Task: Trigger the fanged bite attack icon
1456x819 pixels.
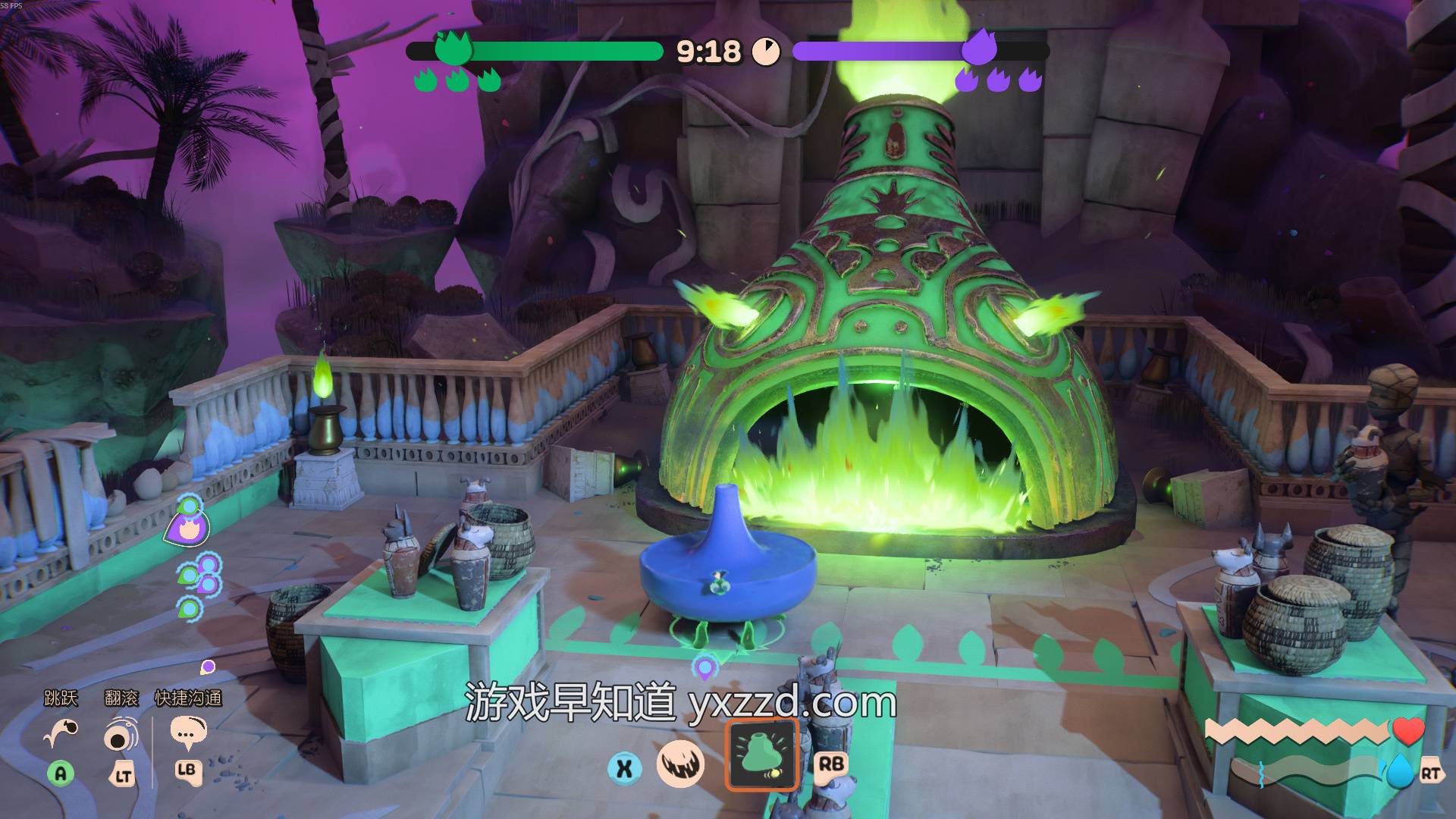Action: [x=680, y=764]
